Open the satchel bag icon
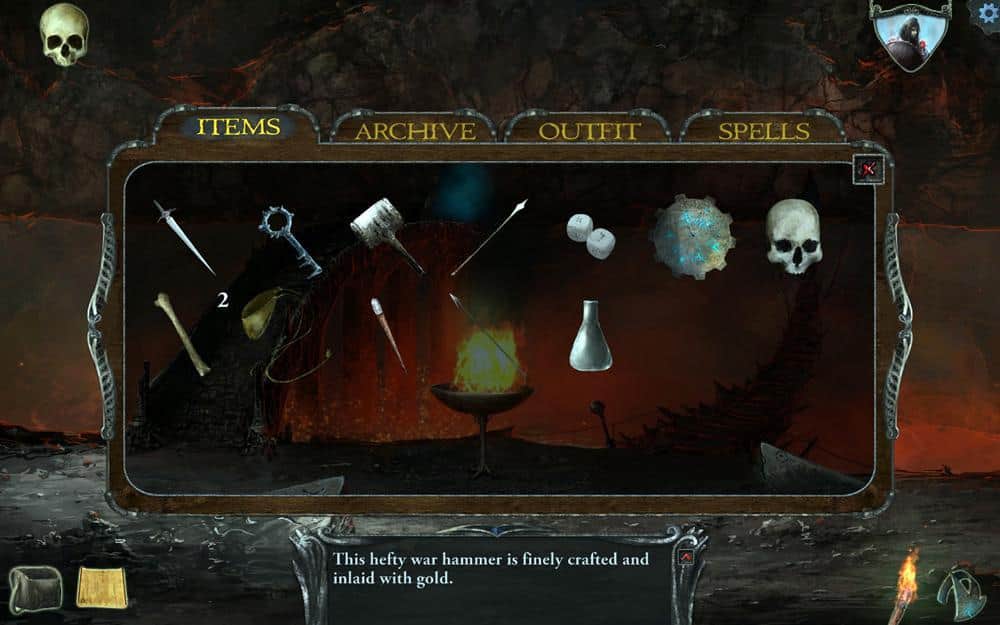The height and width of the screenshot is (625, 1000). pos(34,587)
